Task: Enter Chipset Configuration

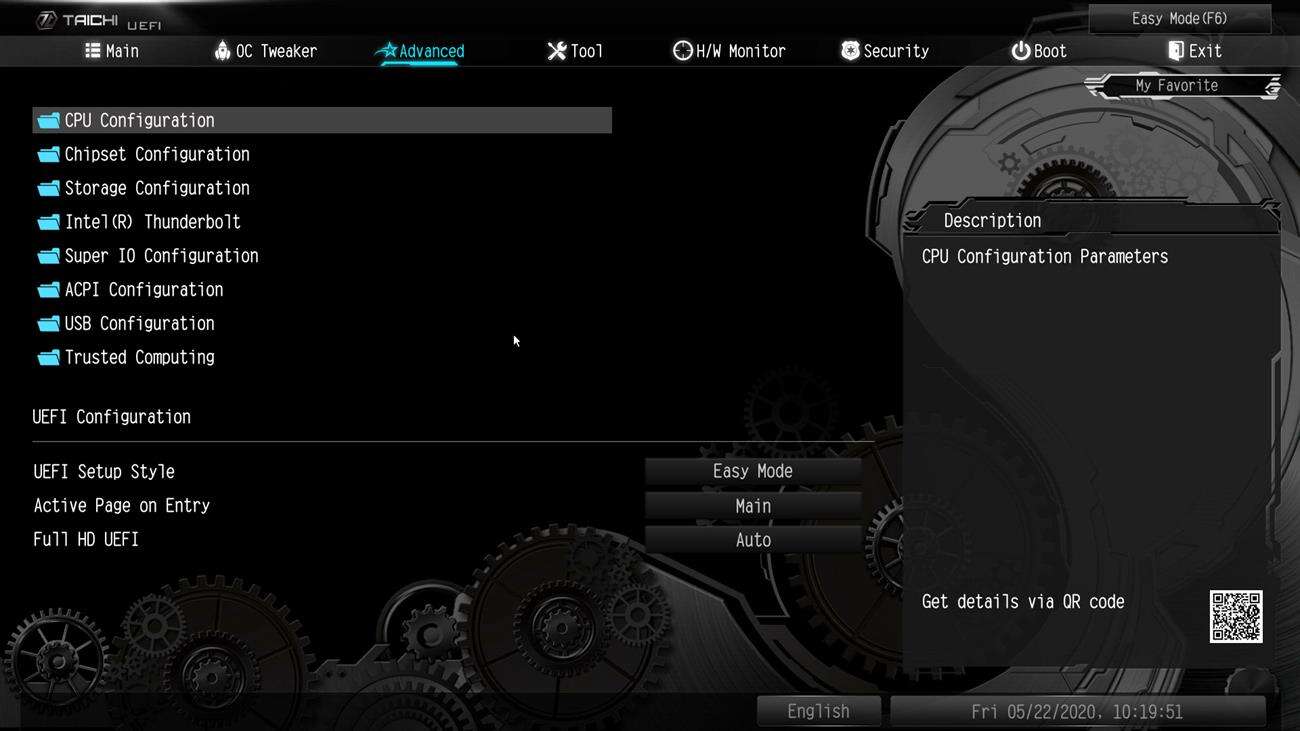Action: (x=157, y=155)
